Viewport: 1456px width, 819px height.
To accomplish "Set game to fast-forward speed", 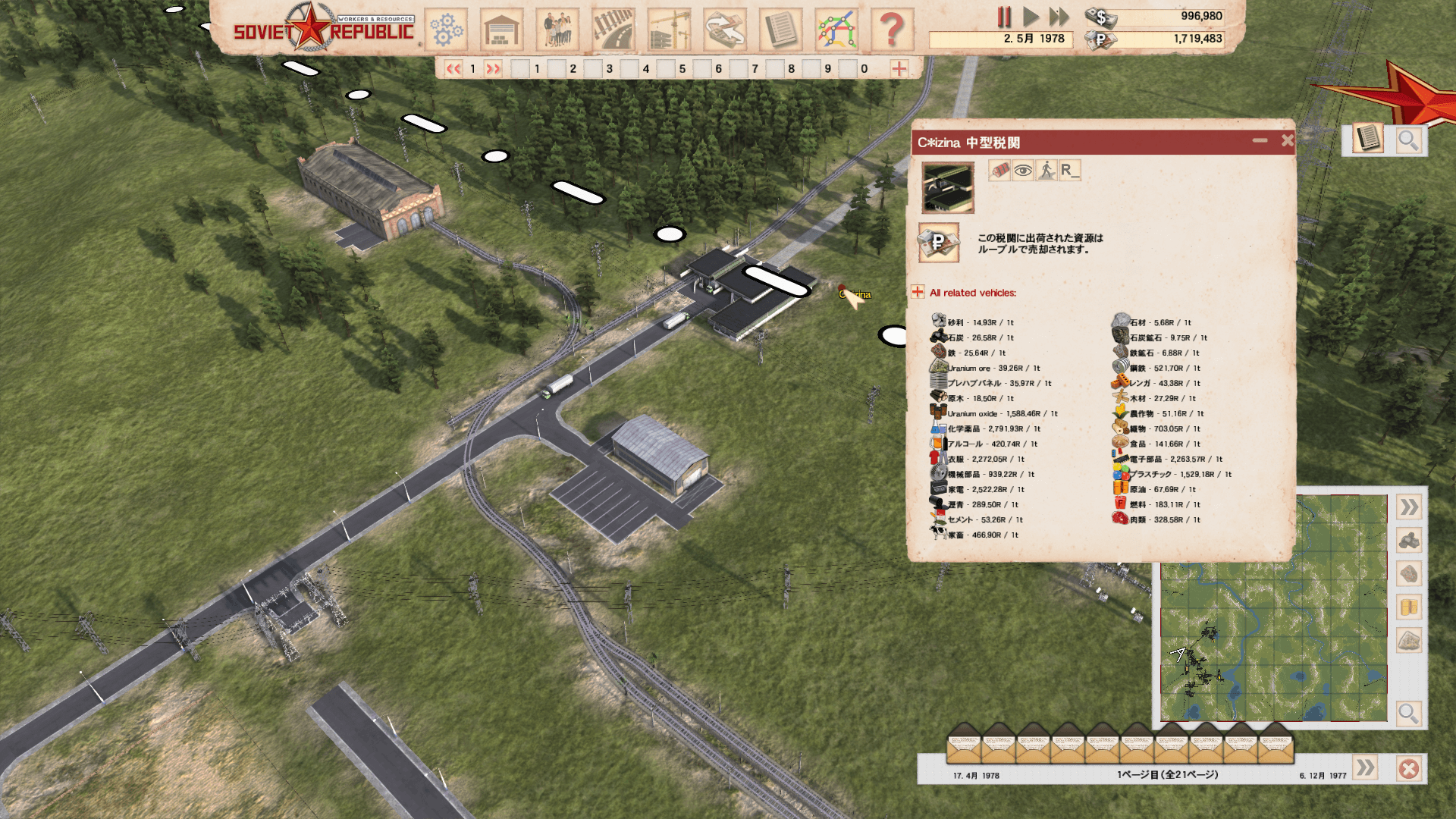I will (x=1059, y=17).
